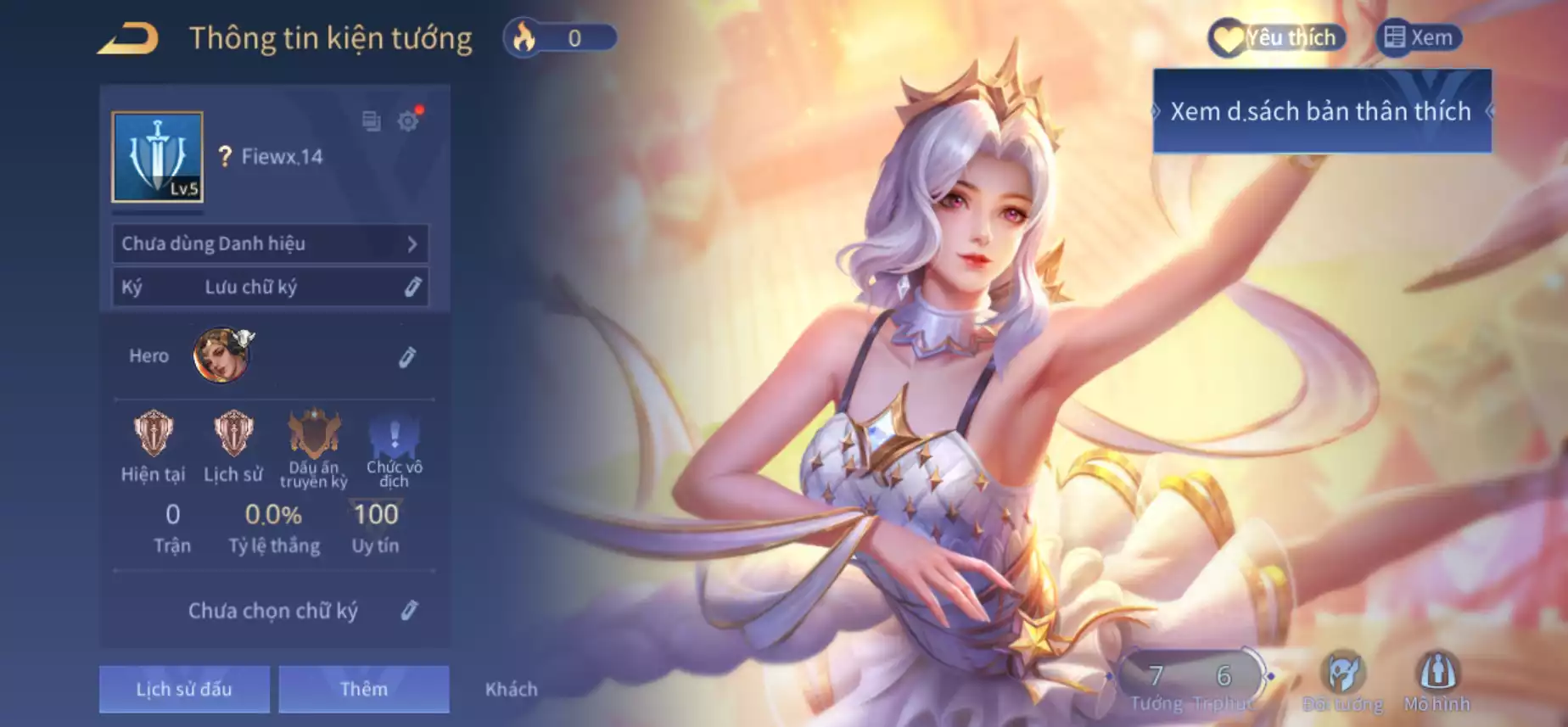Select the sword-and-shield player avatar

pos(158,157)
